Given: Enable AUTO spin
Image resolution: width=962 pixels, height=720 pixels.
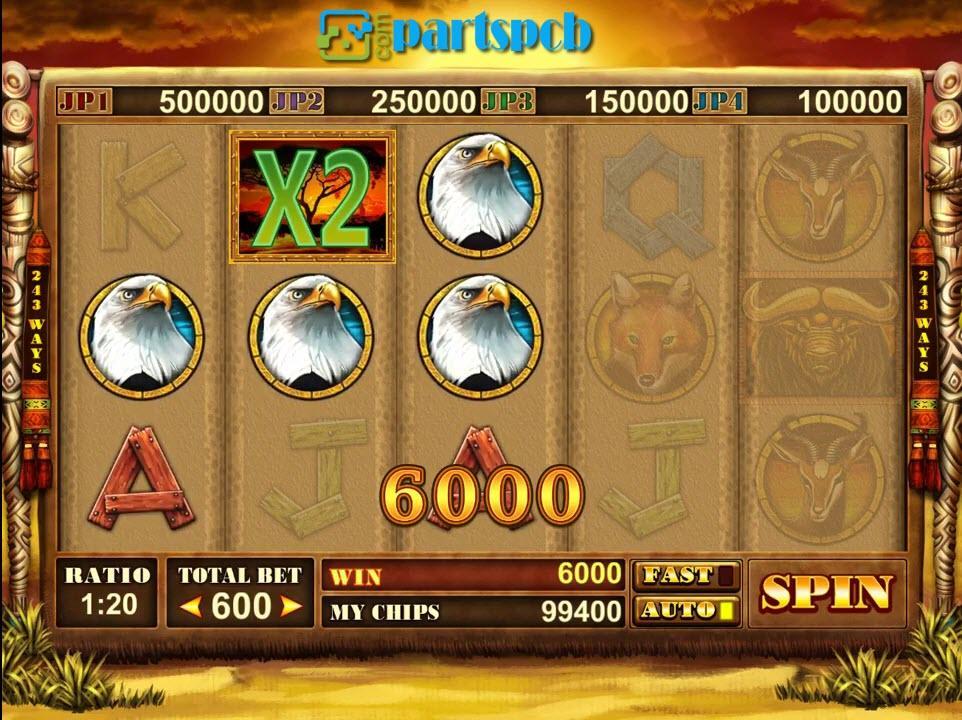Looking at the screenshot, I should click(x=686, y=610).
